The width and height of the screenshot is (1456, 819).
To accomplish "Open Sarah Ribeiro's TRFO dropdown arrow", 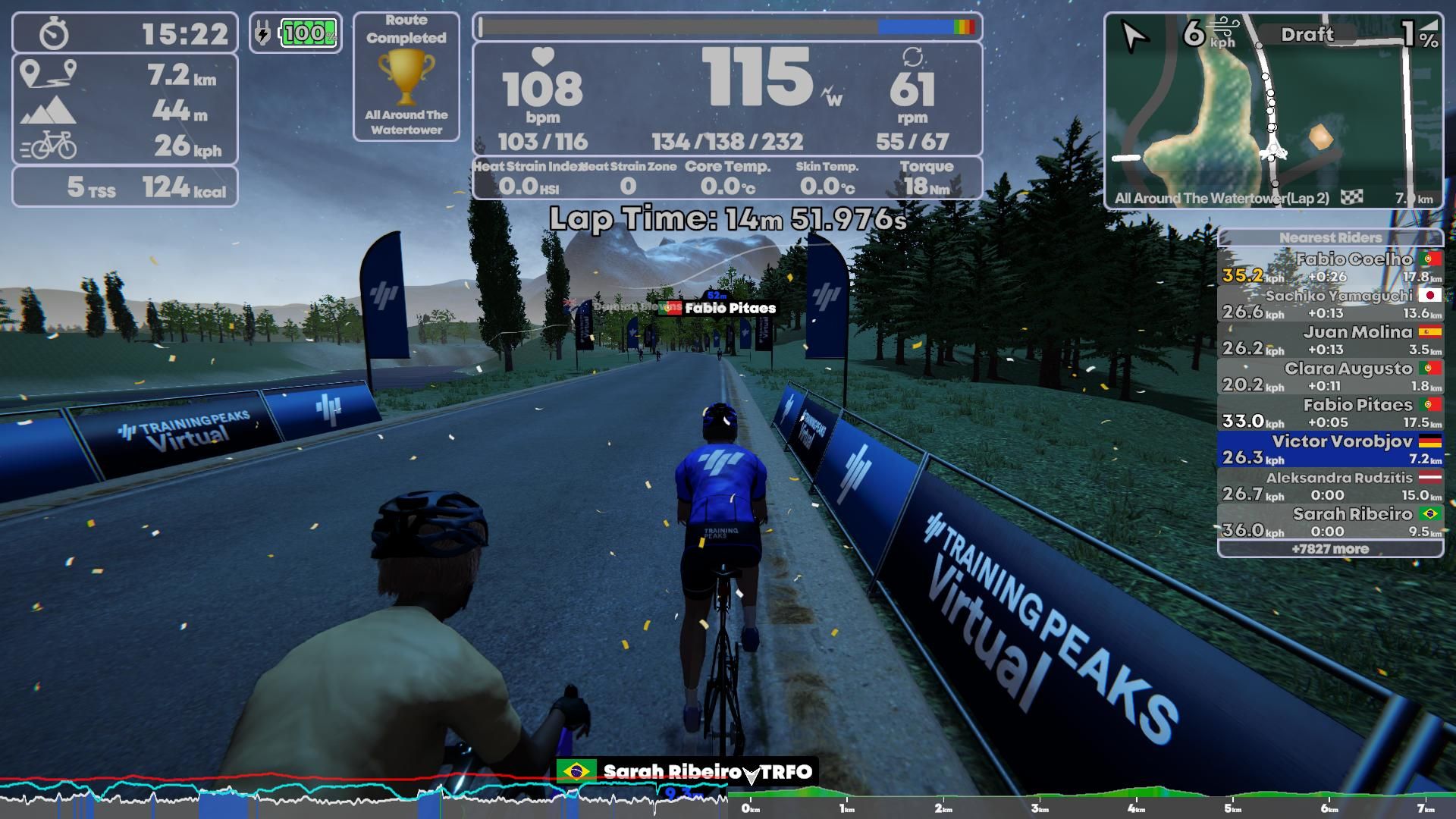I will [750, 772].
